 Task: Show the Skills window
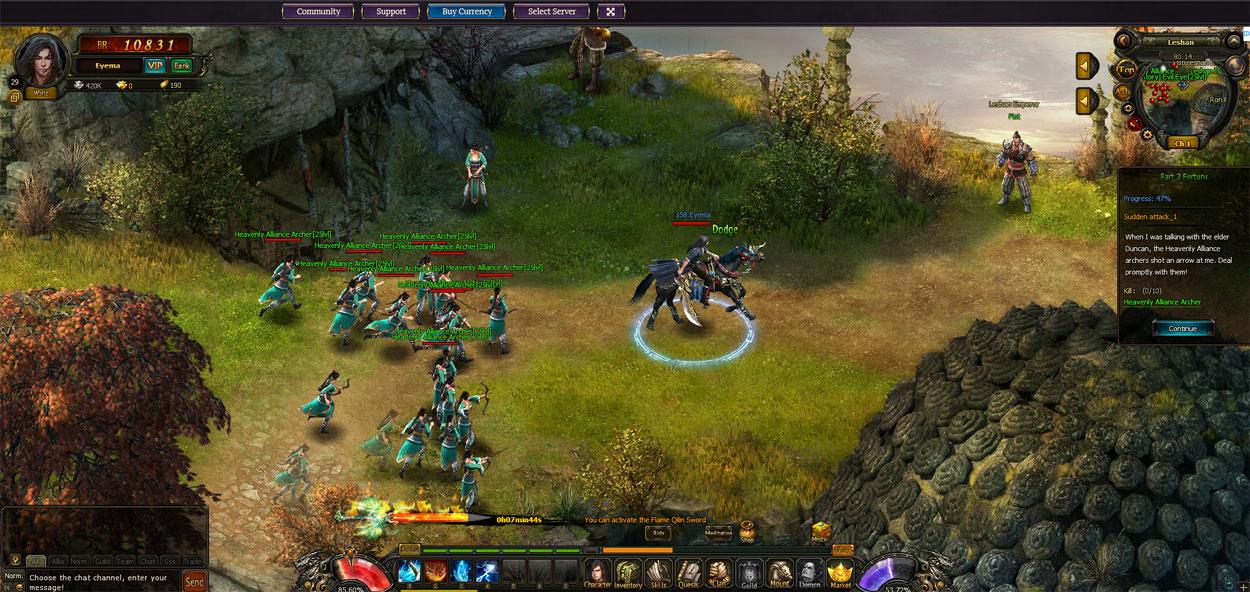(658, 572)
